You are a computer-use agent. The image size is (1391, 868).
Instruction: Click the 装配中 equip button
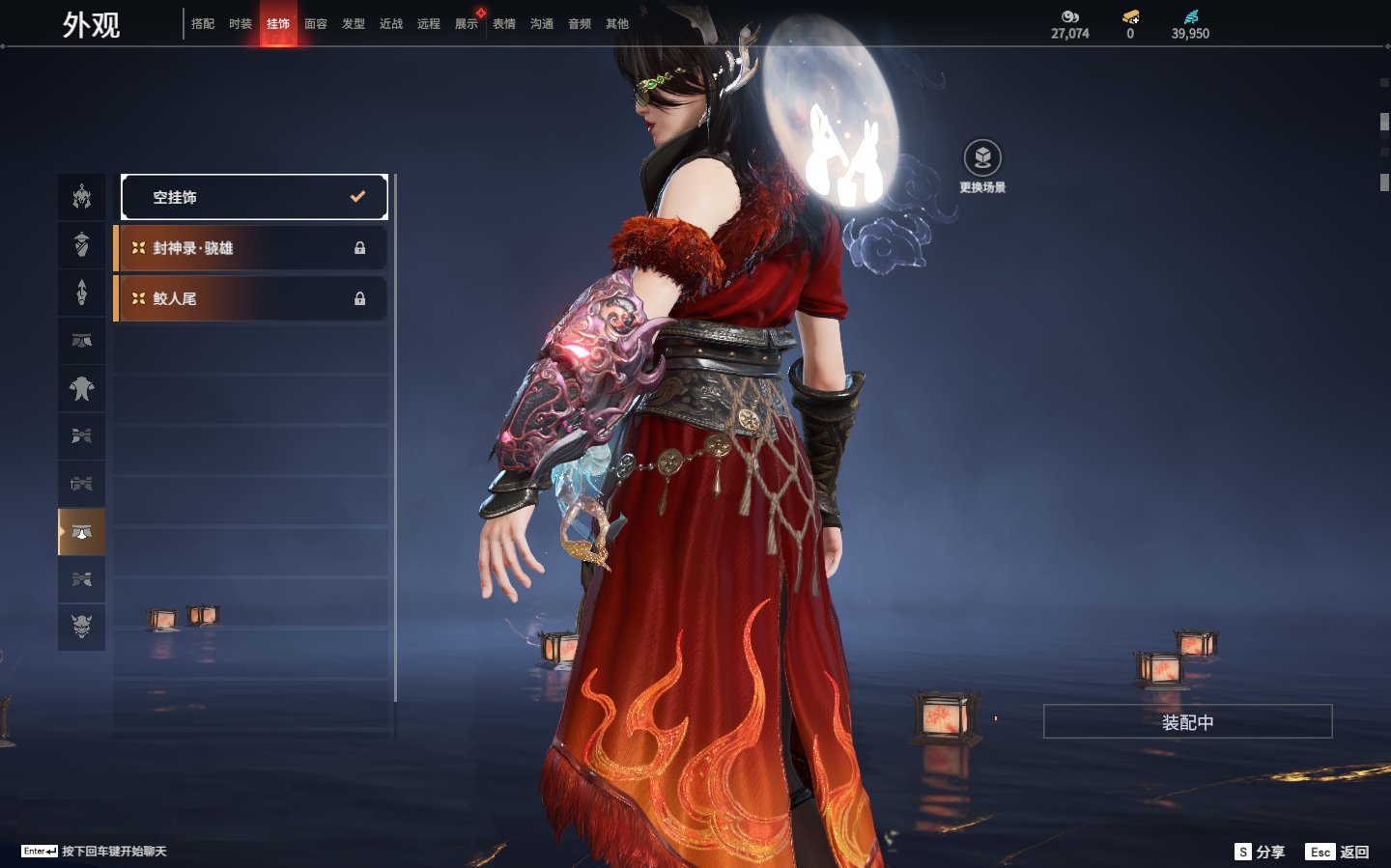click(1187, 721)
